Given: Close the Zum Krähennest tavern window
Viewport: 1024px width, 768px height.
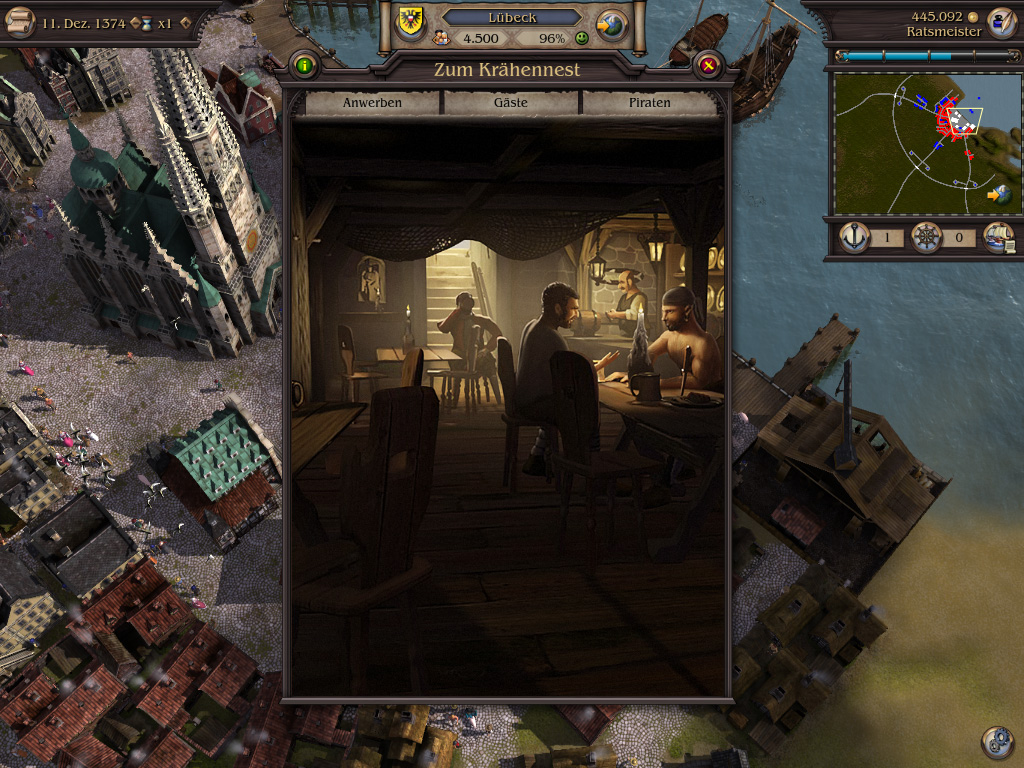Looking at the screenshot, I should (708, 67).
